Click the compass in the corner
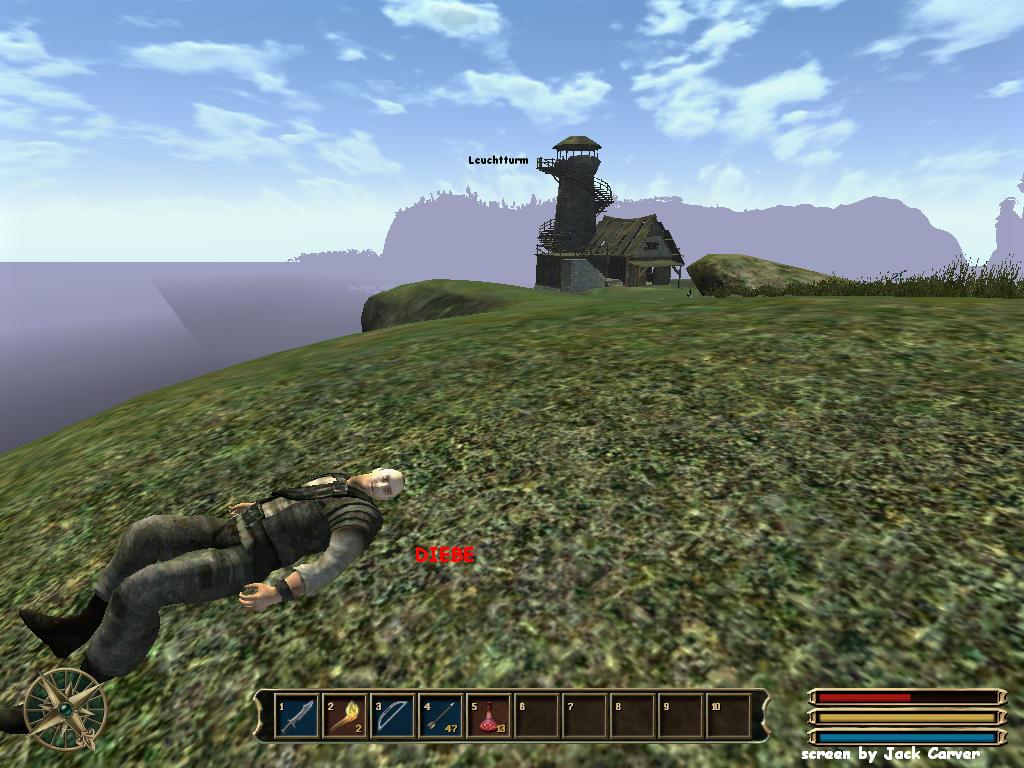This screenshot has height=768, width=1024. [x=65, y=708]
